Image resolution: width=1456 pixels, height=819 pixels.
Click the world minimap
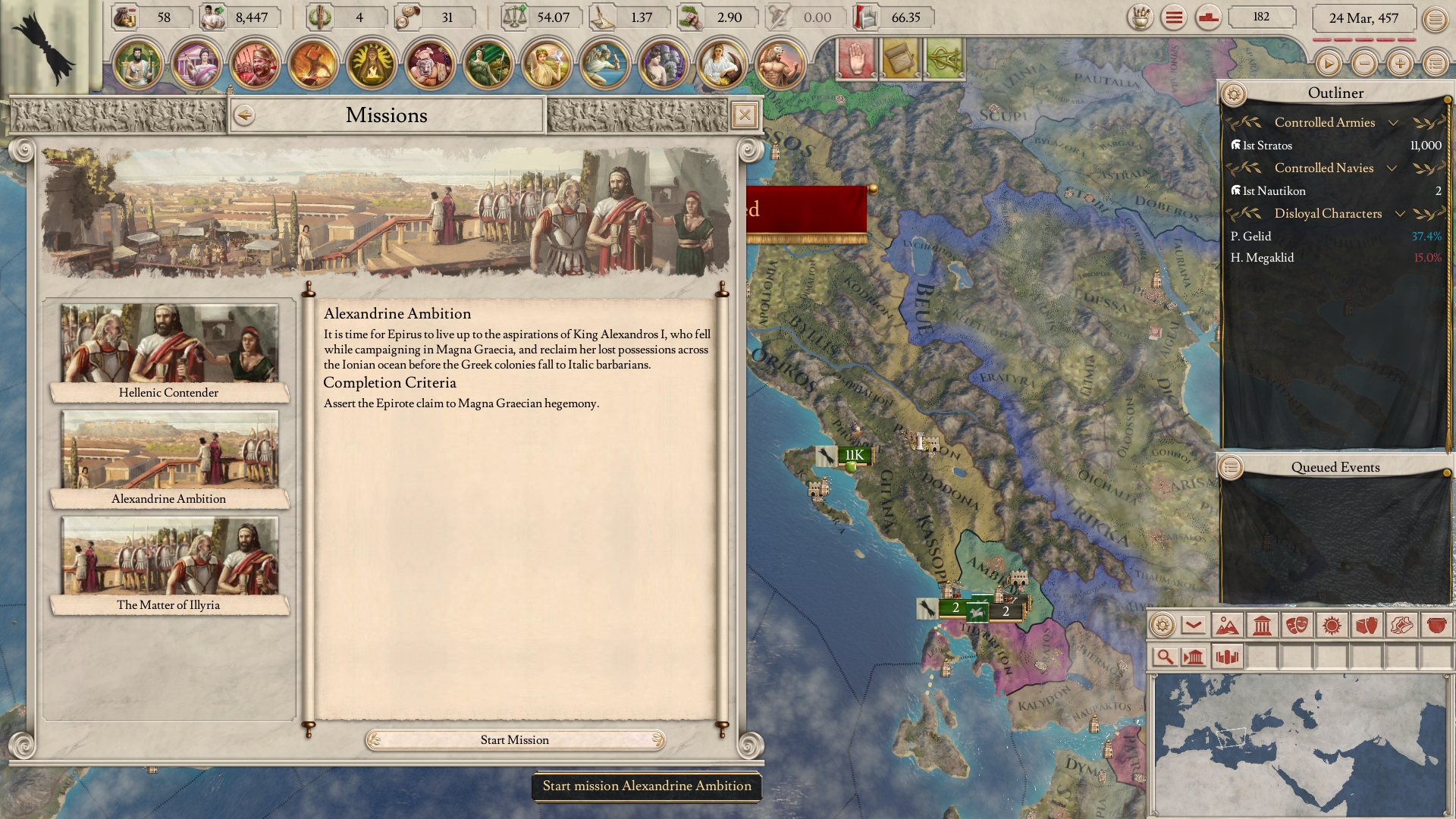[x=1300, y=743]
